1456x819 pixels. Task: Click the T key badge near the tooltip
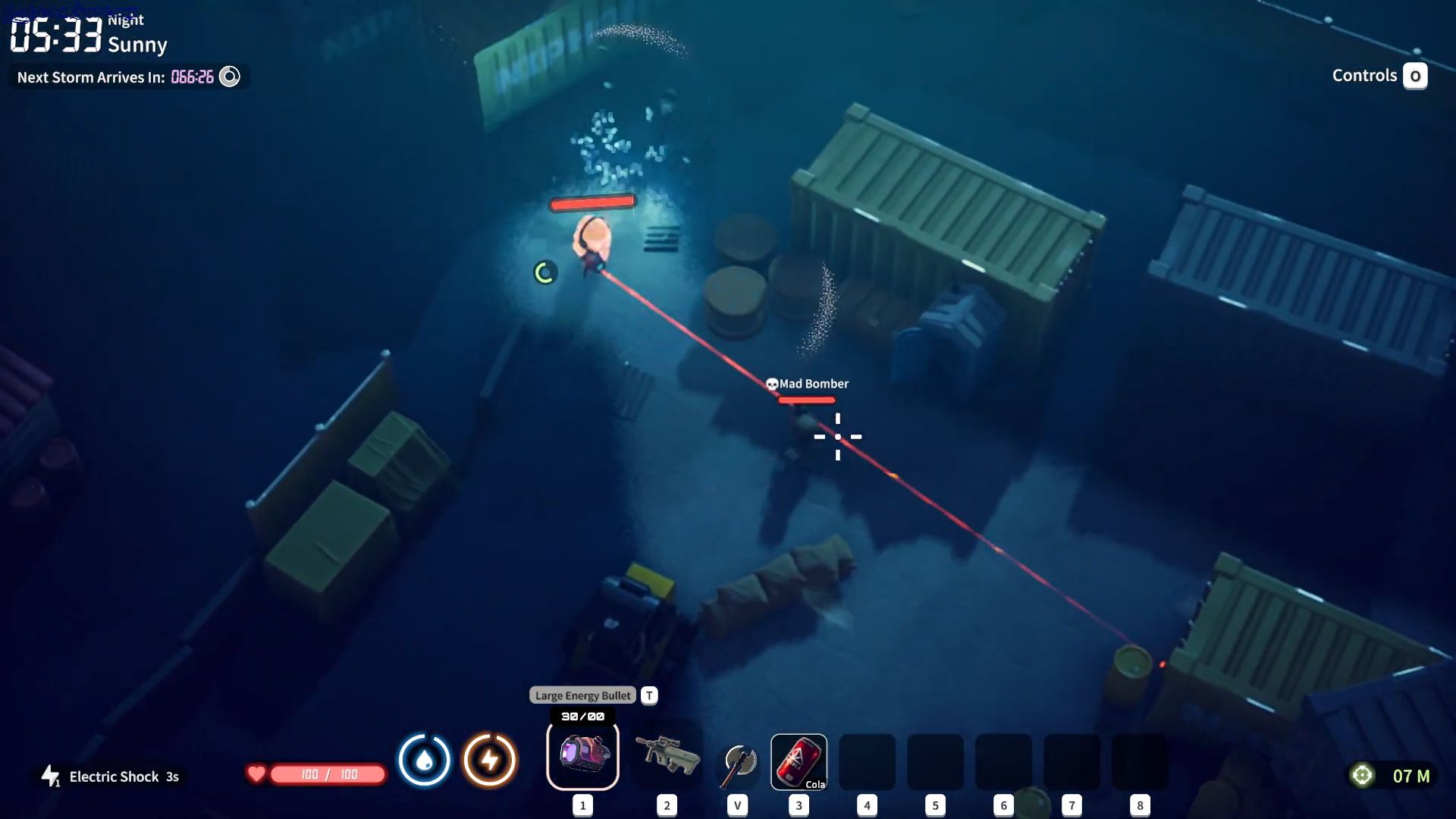click(648, 695)
